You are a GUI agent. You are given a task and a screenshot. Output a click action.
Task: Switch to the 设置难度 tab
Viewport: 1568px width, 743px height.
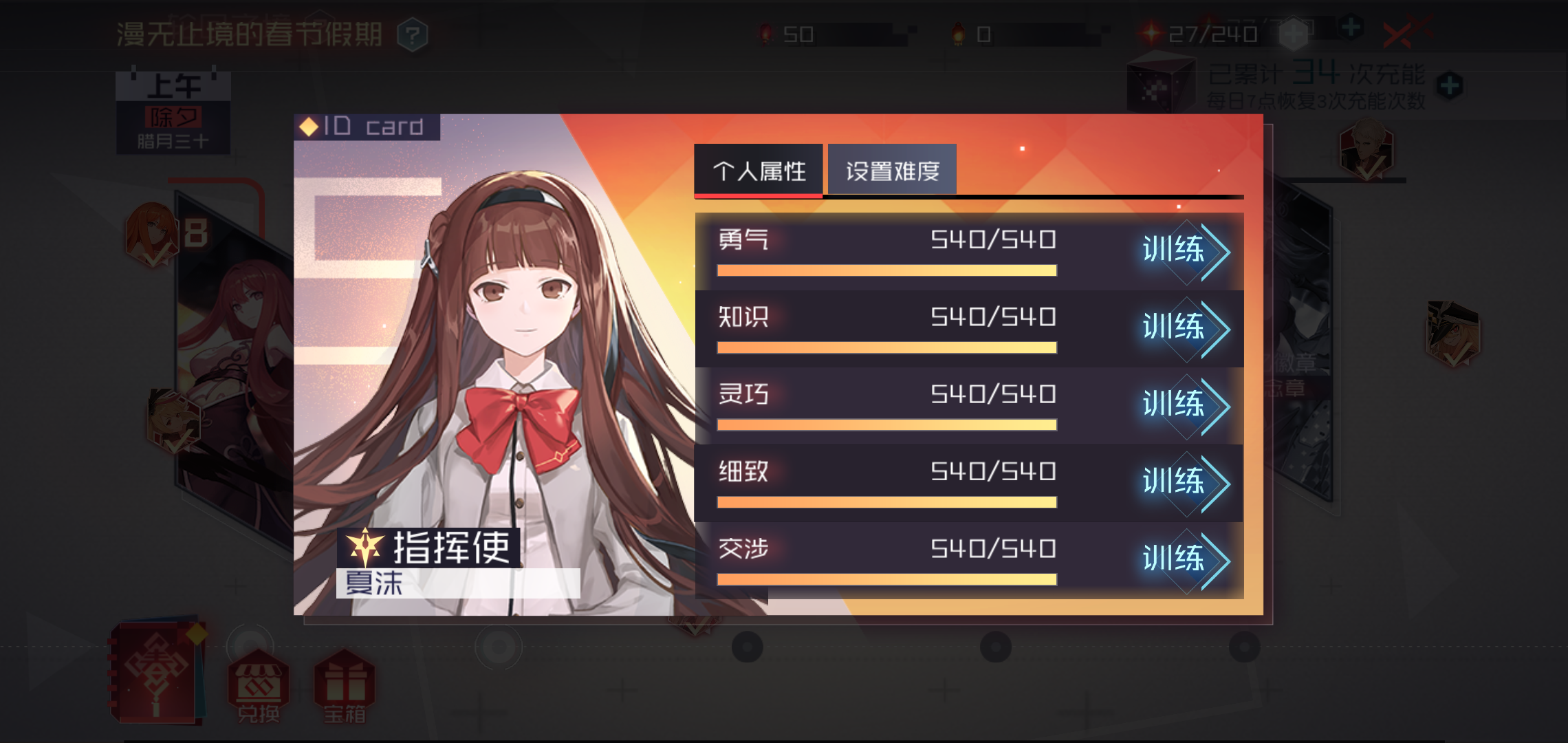[891, 169]
